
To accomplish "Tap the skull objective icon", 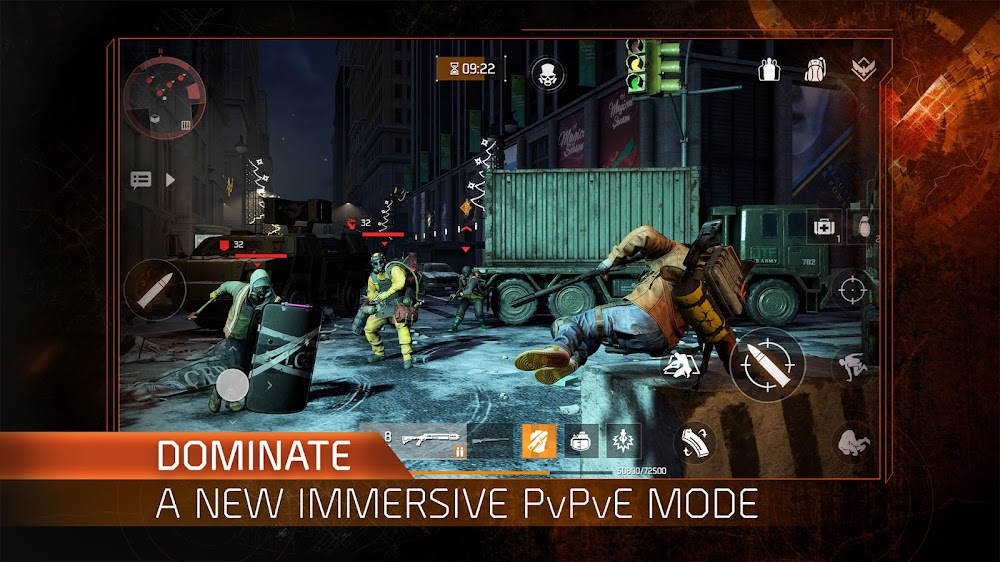I will click(547, 73).
